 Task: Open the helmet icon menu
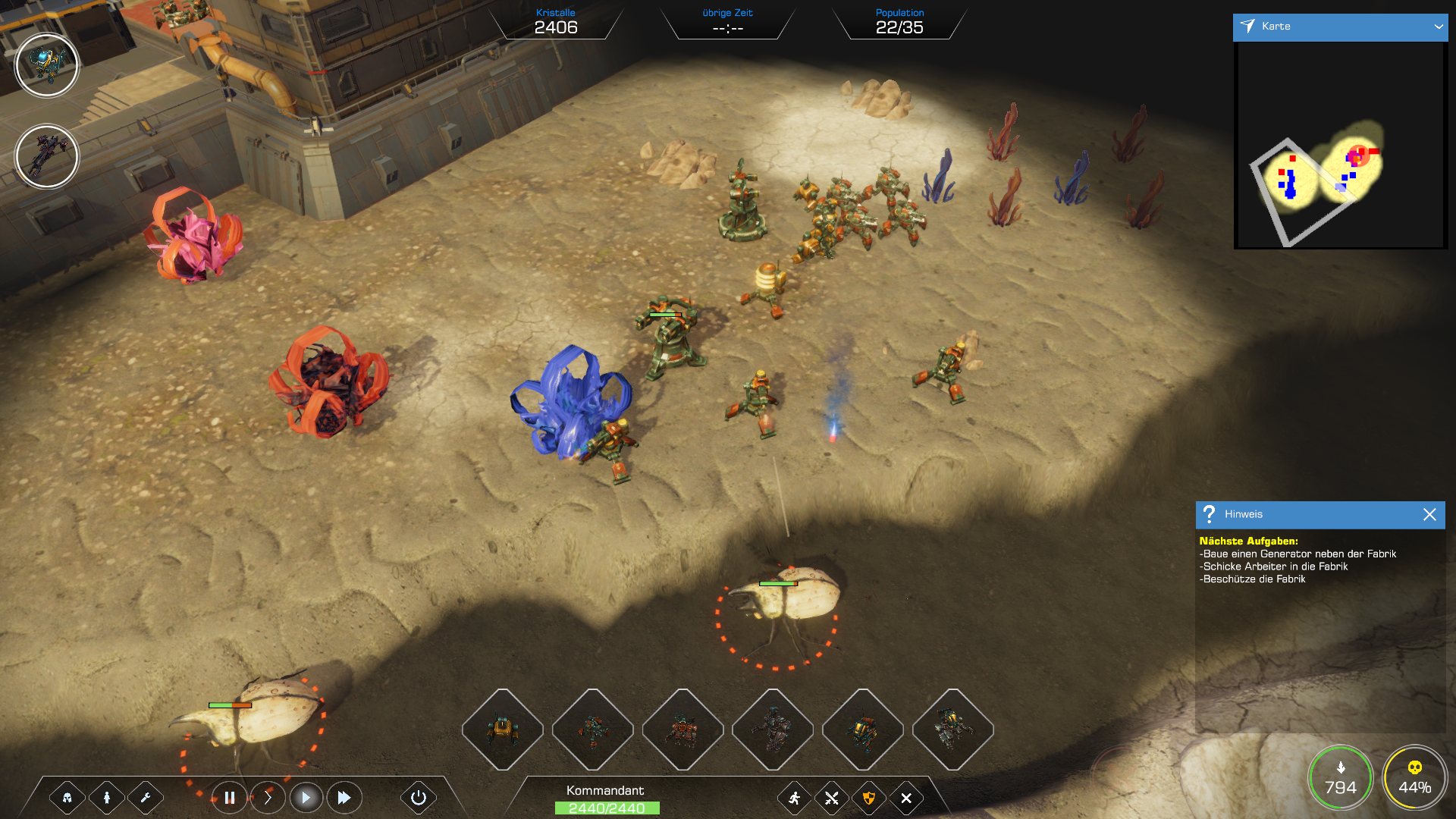[67, 798]
